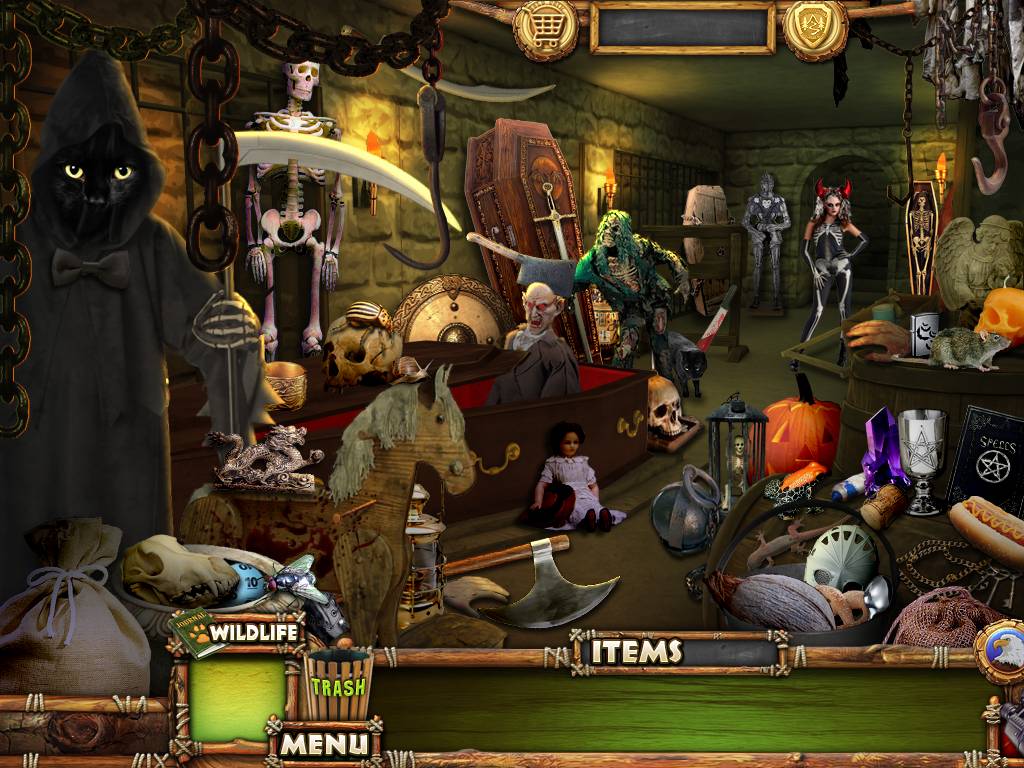Screen dimensions: 1024x768
Task: Open the Menu
Action: [x=323, y=743]
